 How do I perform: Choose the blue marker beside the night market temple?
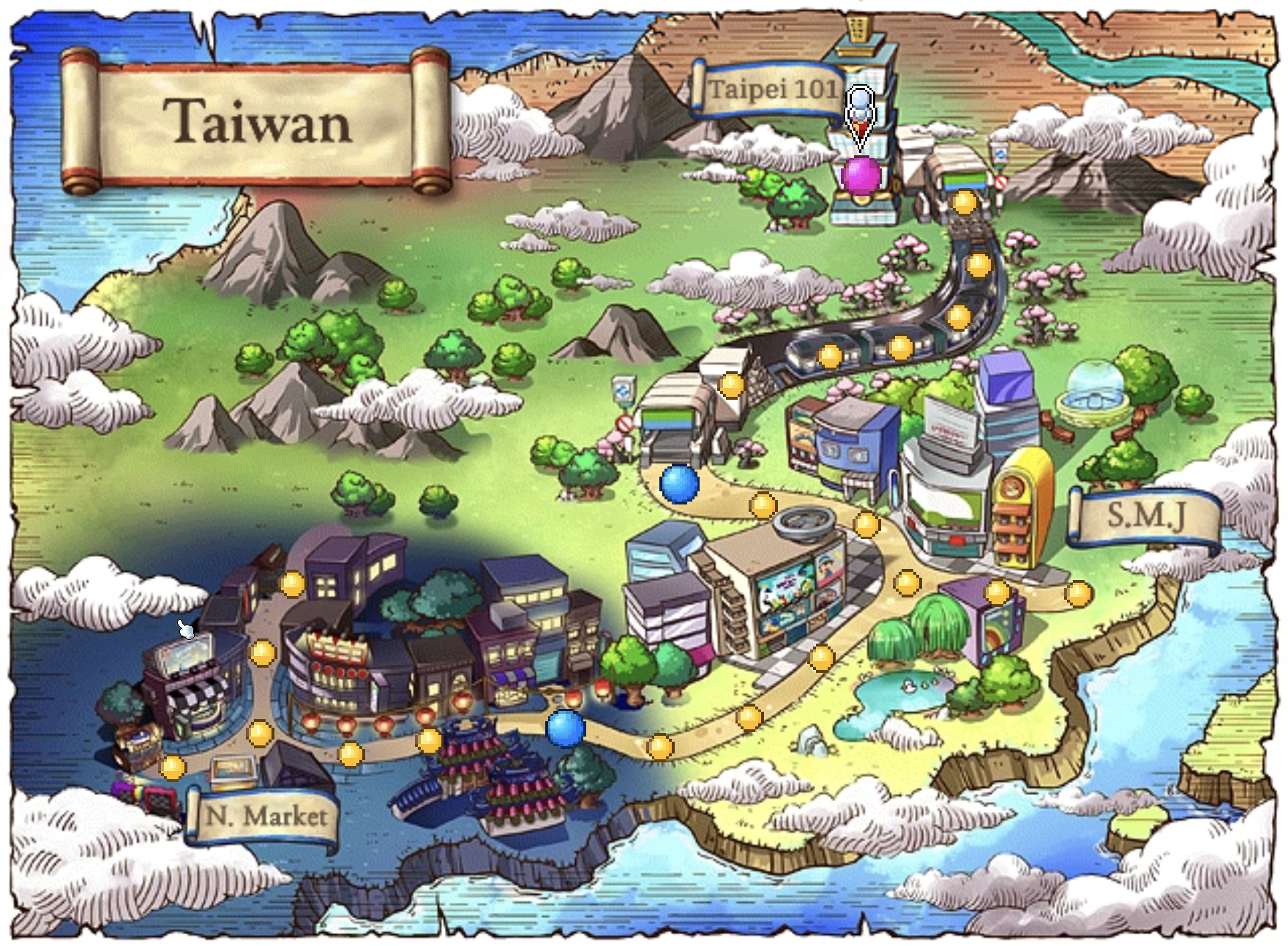click(566, 728)
